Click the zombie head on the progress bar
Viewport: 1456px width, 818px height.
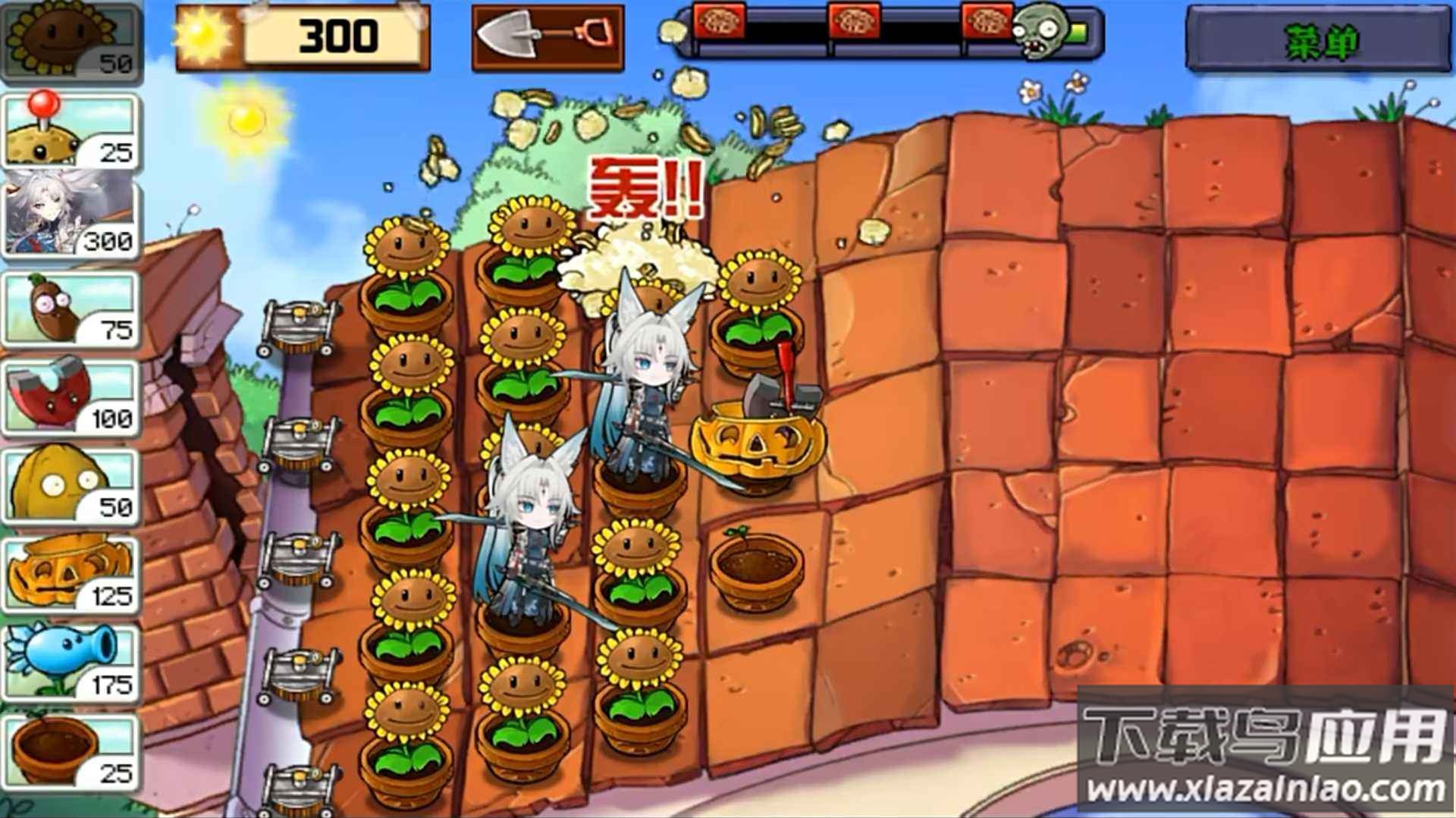click(1039, 34)
